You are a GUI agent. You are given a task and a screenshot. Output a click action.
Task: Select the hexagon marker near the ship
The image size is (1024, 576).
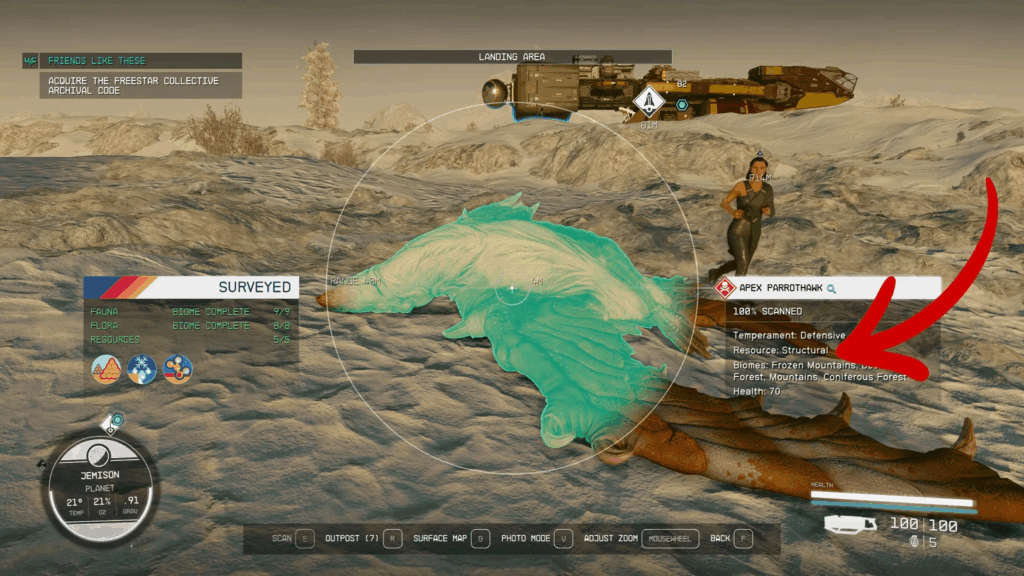point(682,104)
